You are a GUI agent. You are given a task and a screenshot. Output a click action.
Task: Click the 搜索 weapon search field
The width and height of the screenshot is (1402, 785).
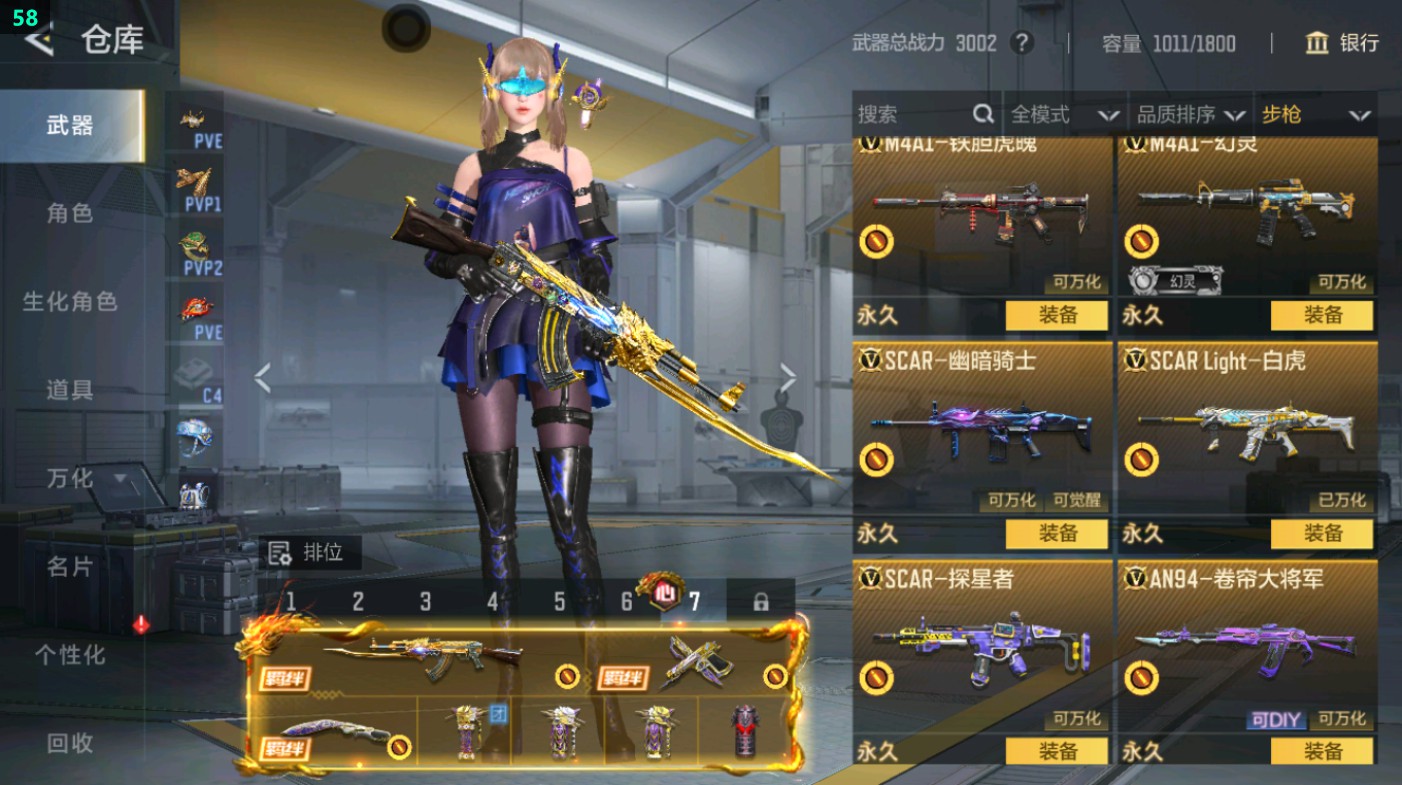[915, 115]
